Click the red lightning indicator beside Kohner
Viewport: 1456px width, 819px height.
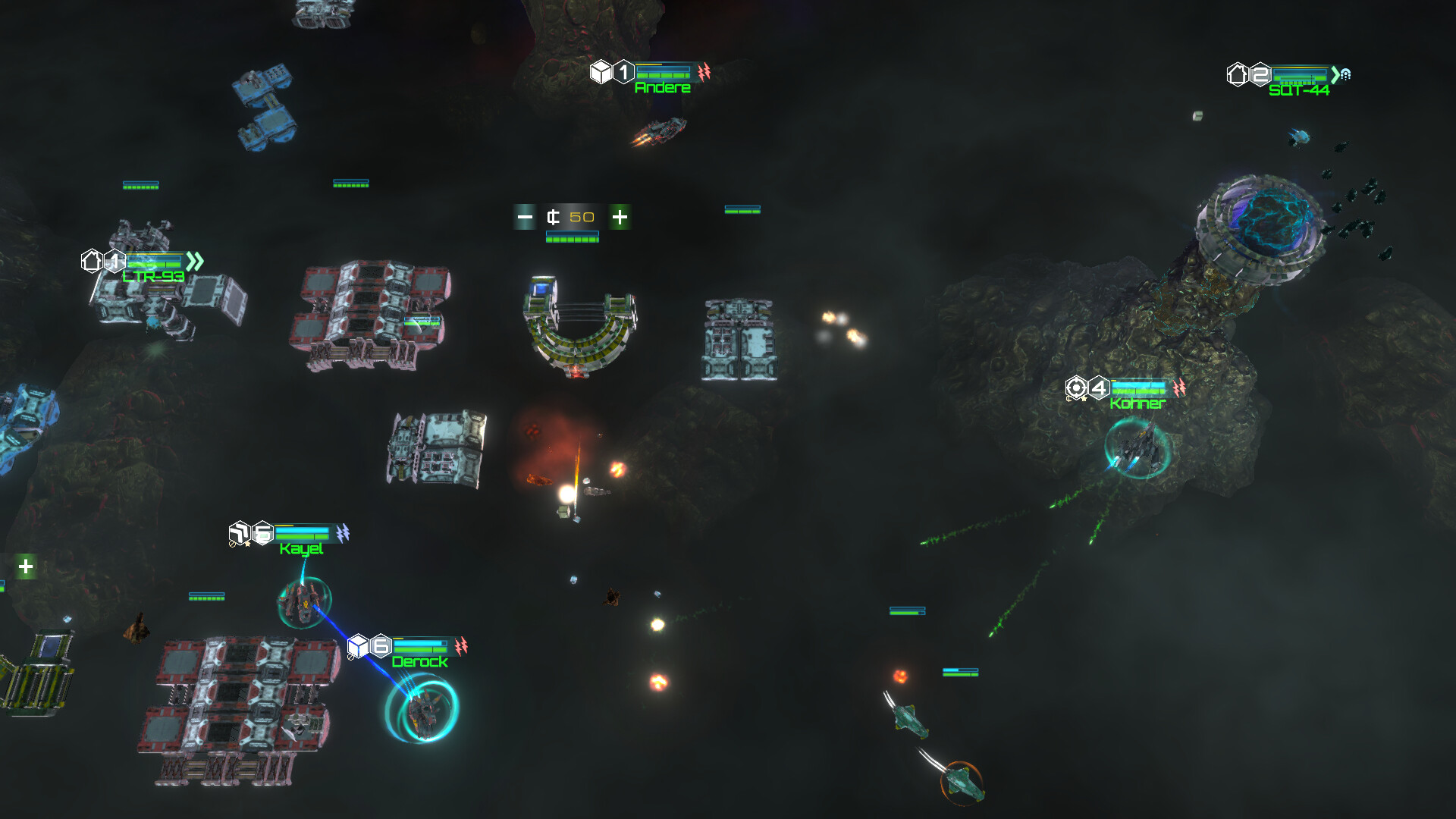coord(1179,387)
